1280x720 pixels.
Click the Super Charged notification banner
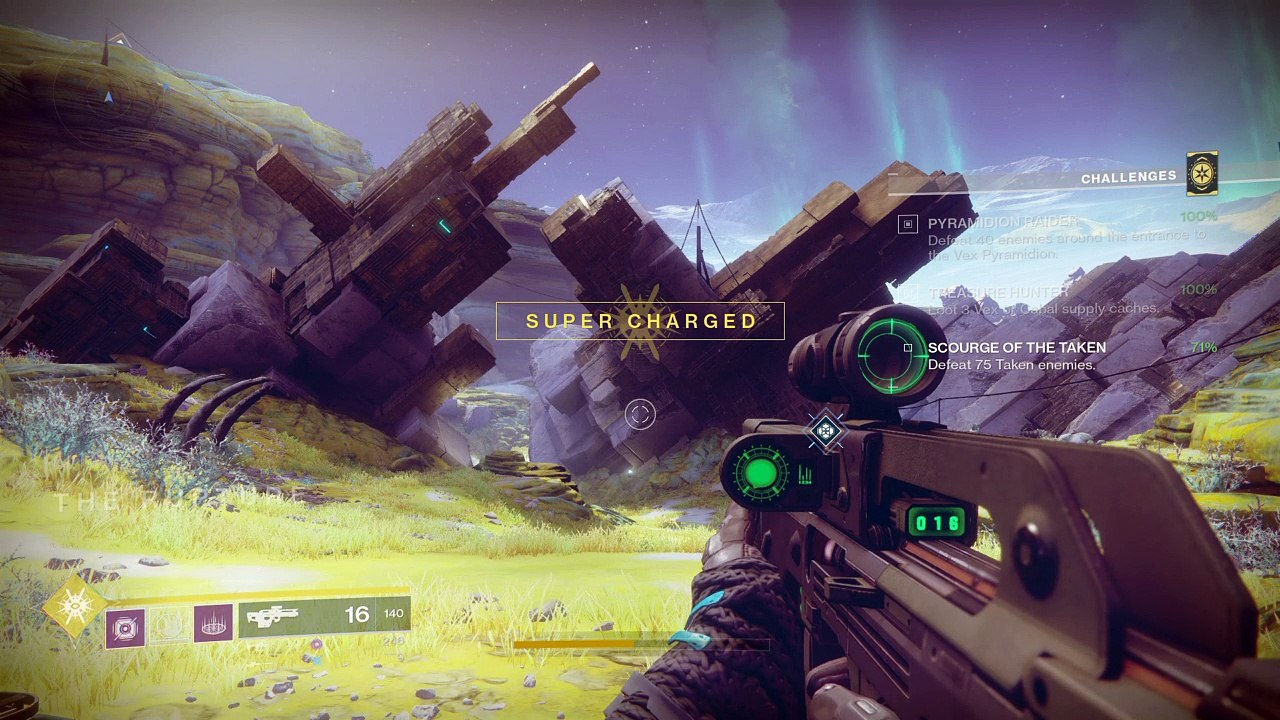(641, 321)
